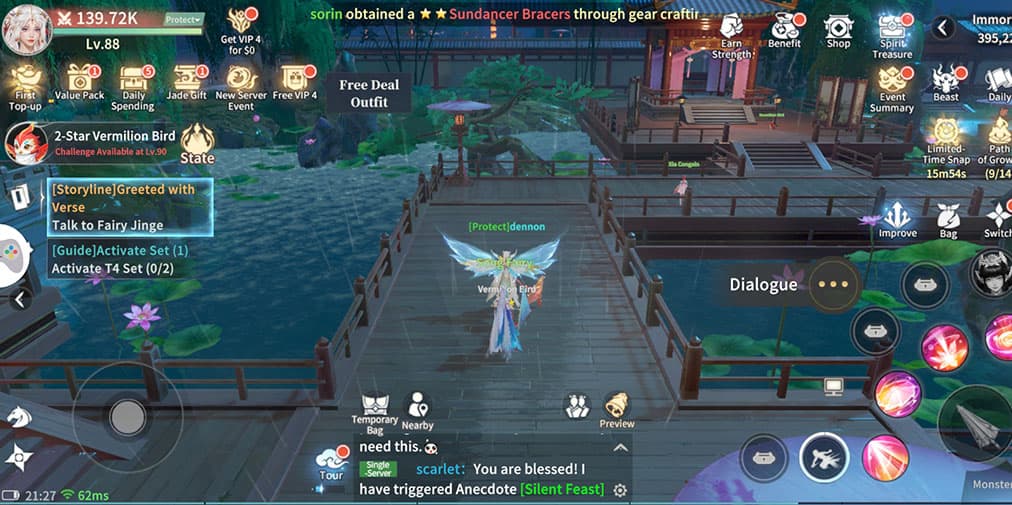Tap the Improve button
Viewport: 1012px width, 505px height.
click(897, 219)
